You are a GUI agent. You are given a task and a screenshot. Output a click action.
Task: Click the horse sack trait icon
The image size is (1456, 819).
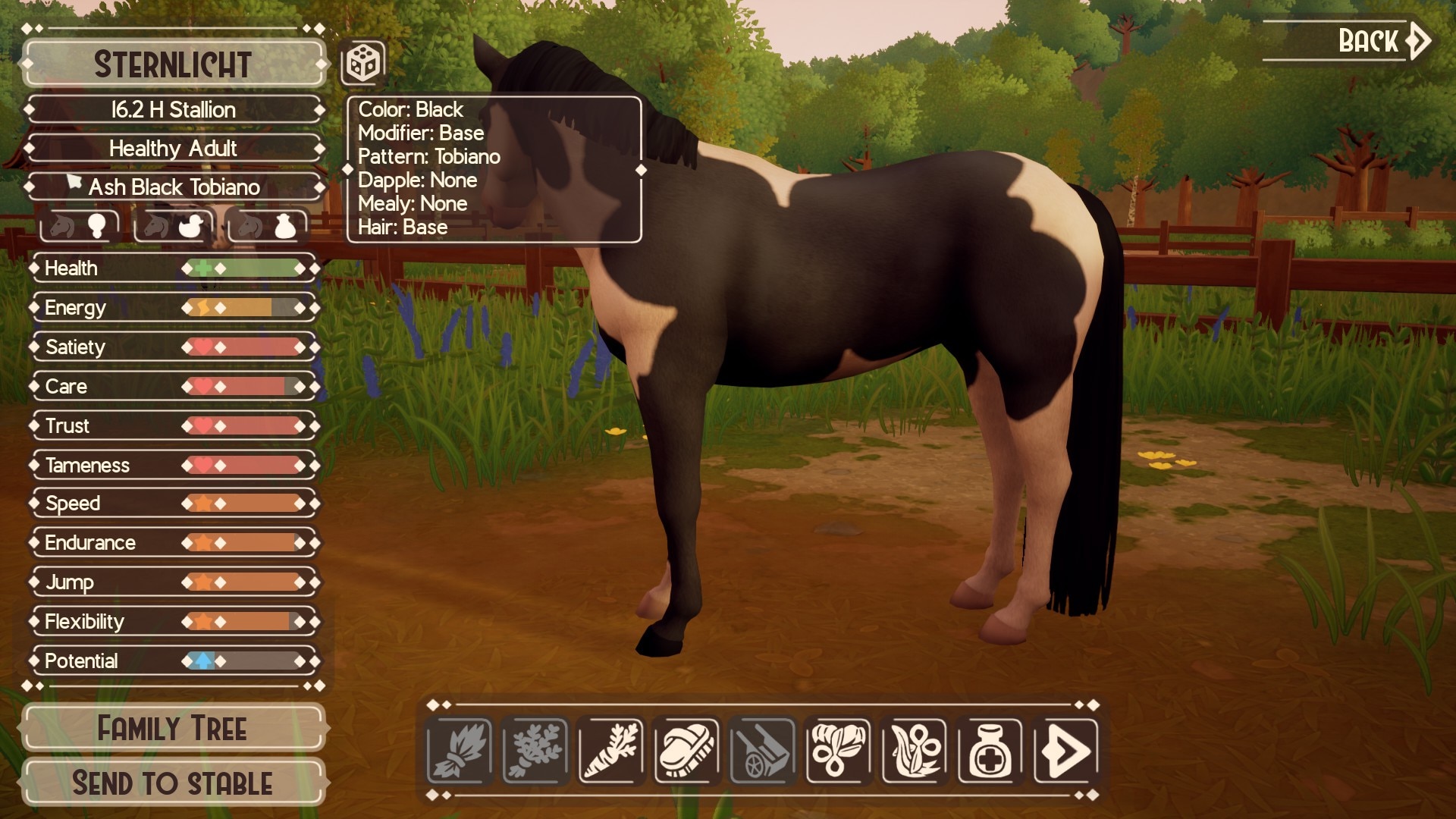point(267,226)
